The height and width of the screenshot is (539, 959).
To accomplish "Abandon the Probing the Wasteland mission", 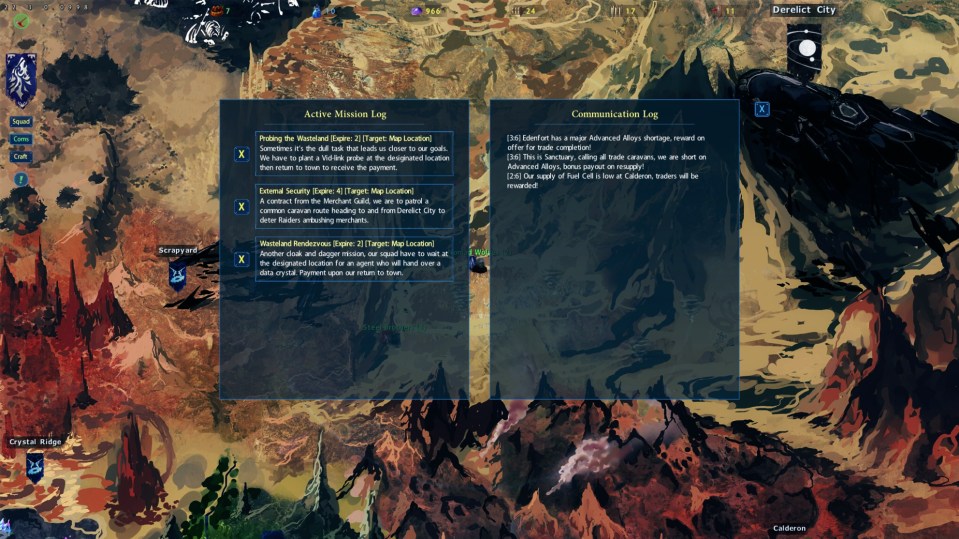I will tap(241, 154).
